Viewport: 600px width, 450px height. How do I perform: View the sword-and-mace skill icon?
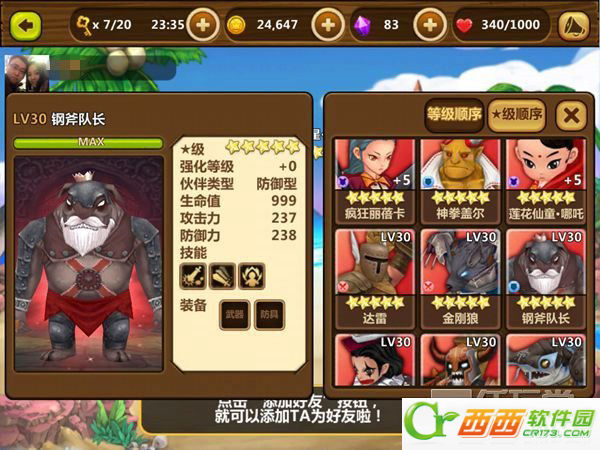192,274
